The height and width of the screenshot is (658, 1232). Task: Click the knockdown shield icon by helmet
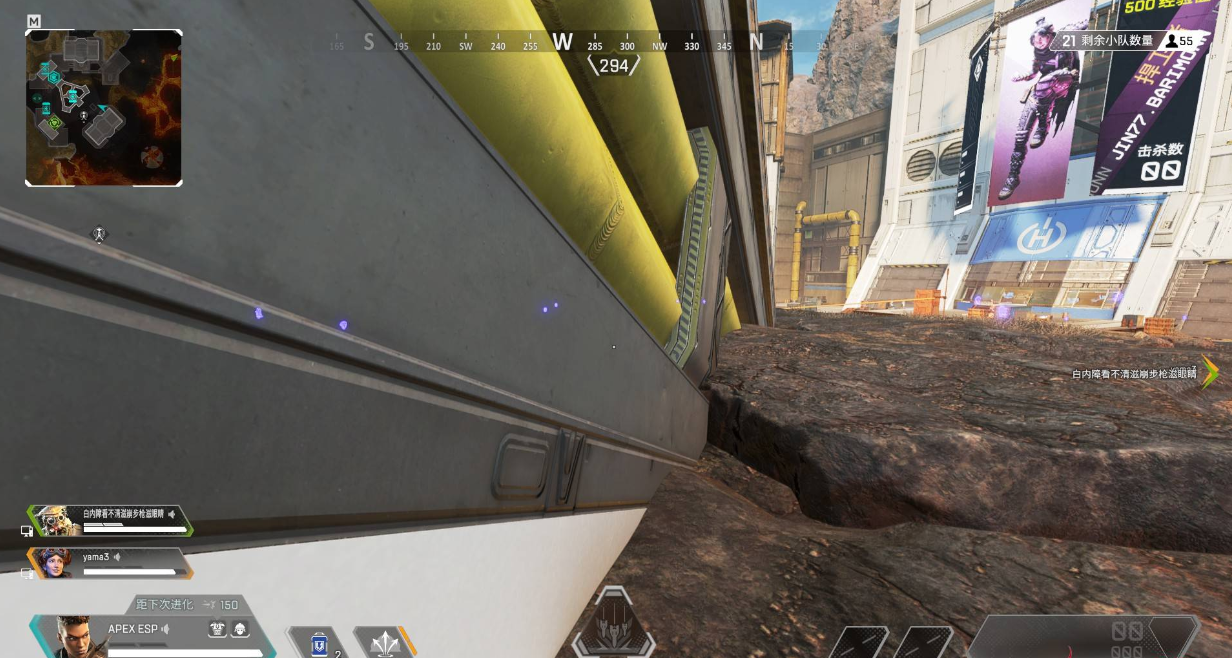(x=217, y=629)
